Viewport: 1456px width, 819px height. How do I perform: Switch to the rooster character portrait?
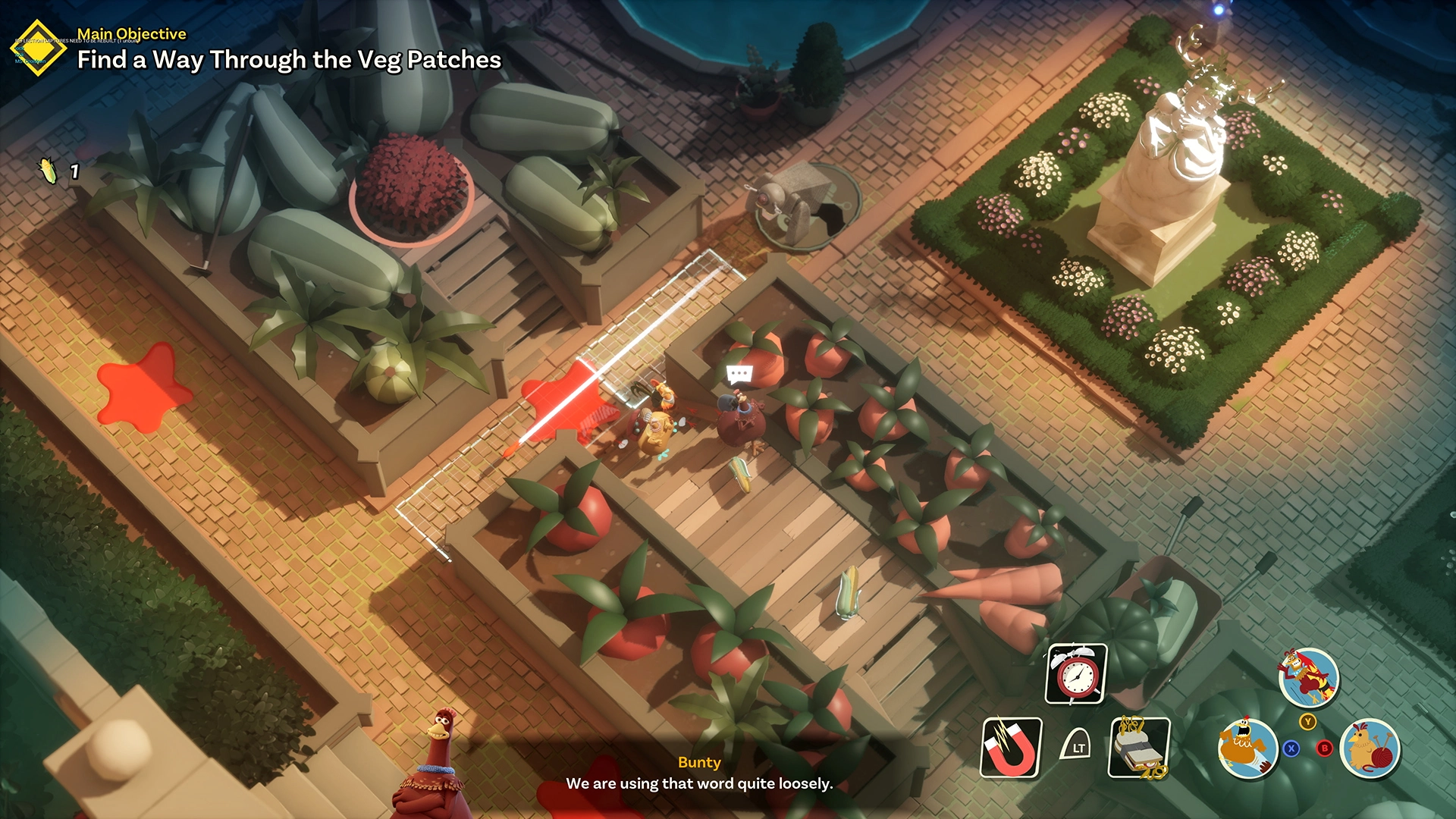1308,677
